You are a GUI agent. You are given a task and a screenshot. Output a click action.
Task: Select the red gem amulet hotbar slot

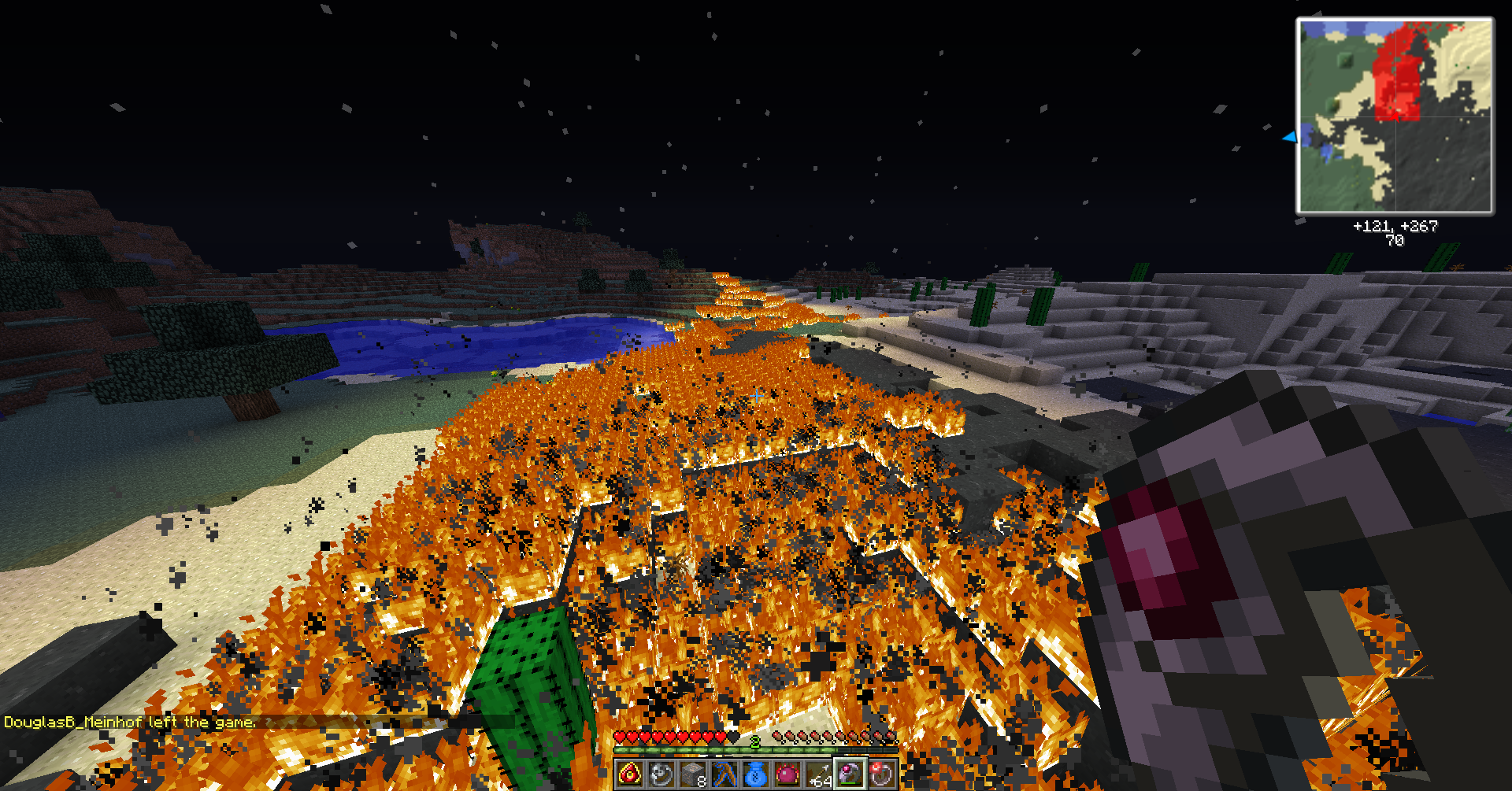(x=629, y=774)
